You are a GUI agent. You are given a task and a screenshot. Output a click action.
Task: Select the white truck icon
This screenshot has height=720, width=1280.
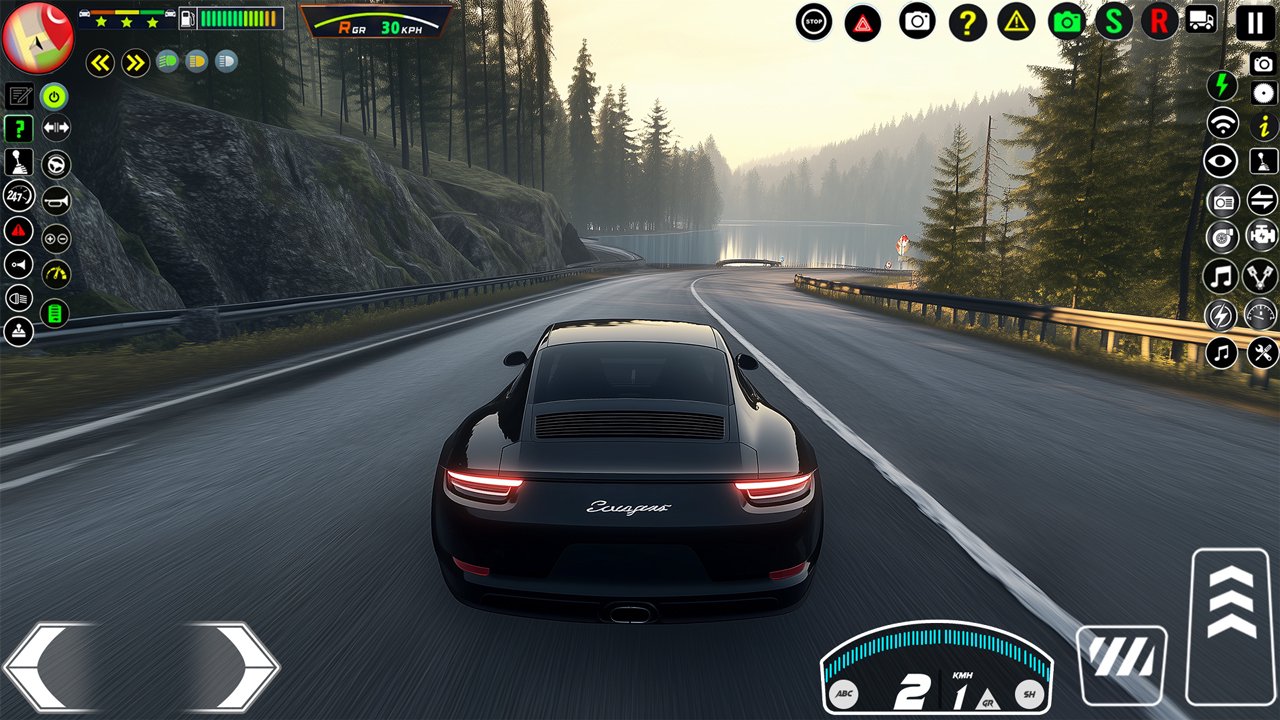tap(1202, 20)
